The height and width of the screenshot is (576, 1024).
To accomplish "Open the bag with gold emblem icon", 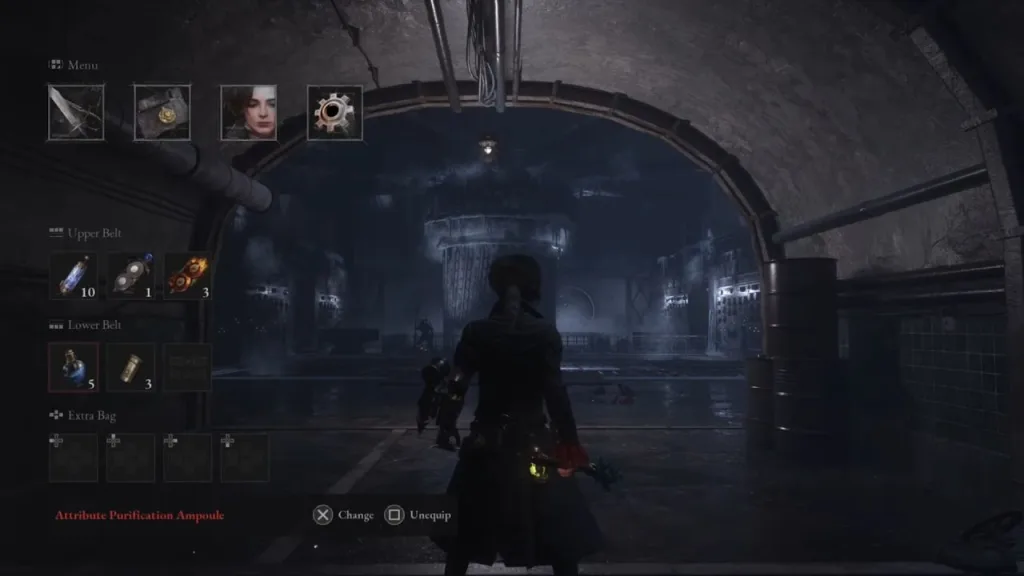I will tap(162, 112).
